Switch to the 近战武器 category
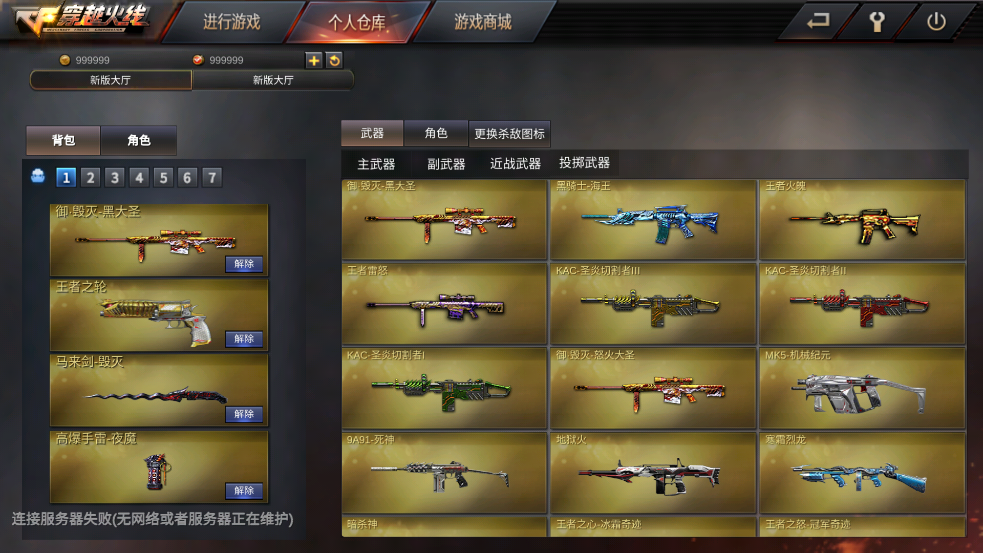The height and width of the screenshot is (553, 983). 515,164
